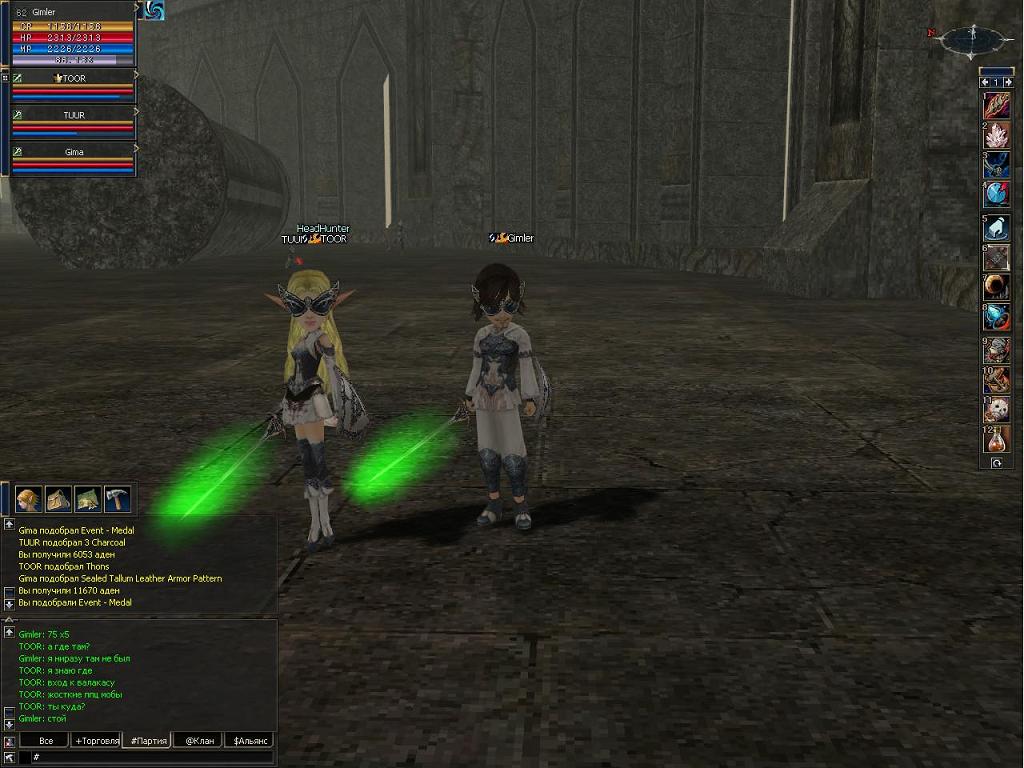Open the character portrait menu icon
This screenshot has height=768, width=1024.
click(28, 498)
